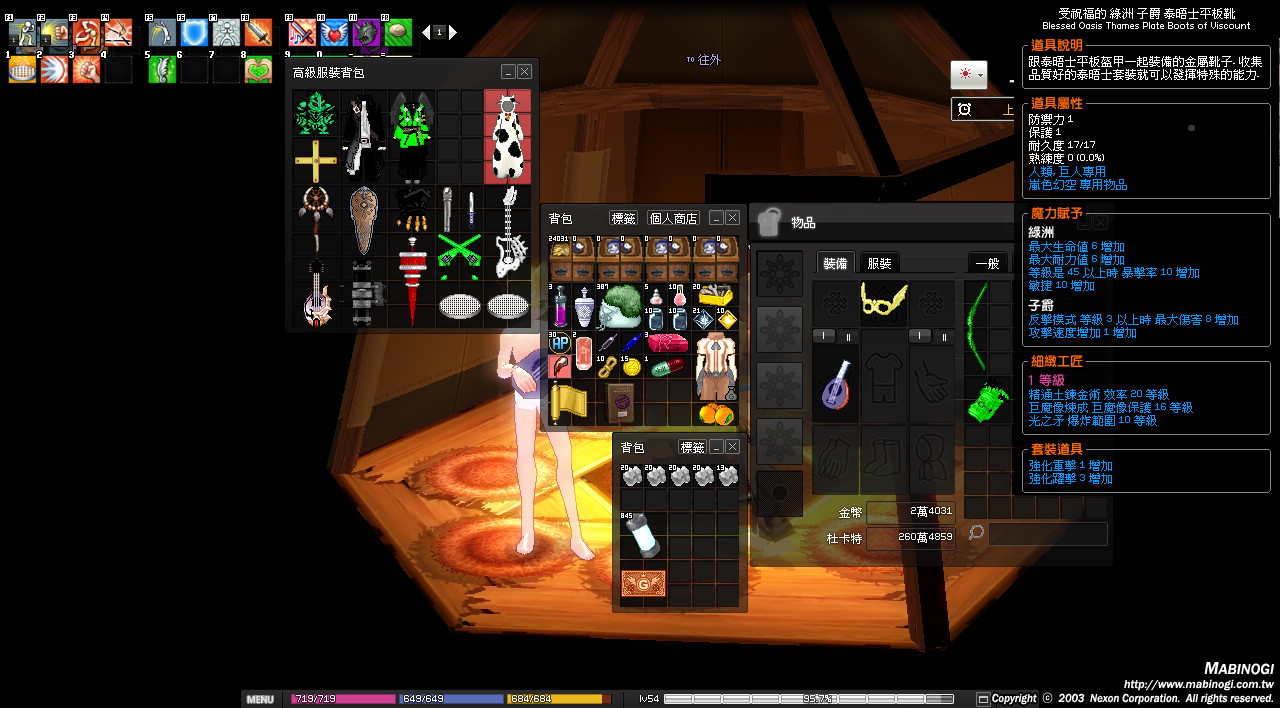The height and width of the screenshot is (708, 1280).
Task: Activate the green heart hands skill
Action: [x=258, y=69]
